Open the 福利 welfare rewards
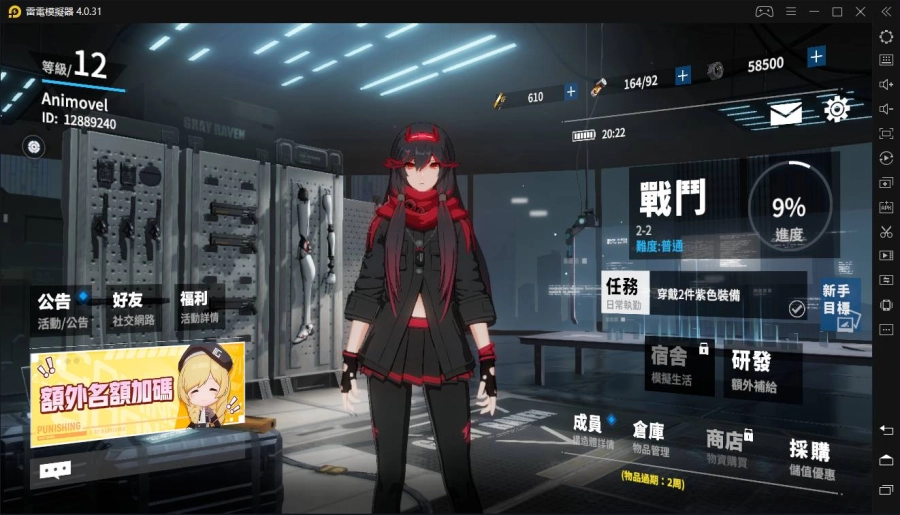Image resolution: width=900 pixels, height=515 pixels. (x=197, y=309)
